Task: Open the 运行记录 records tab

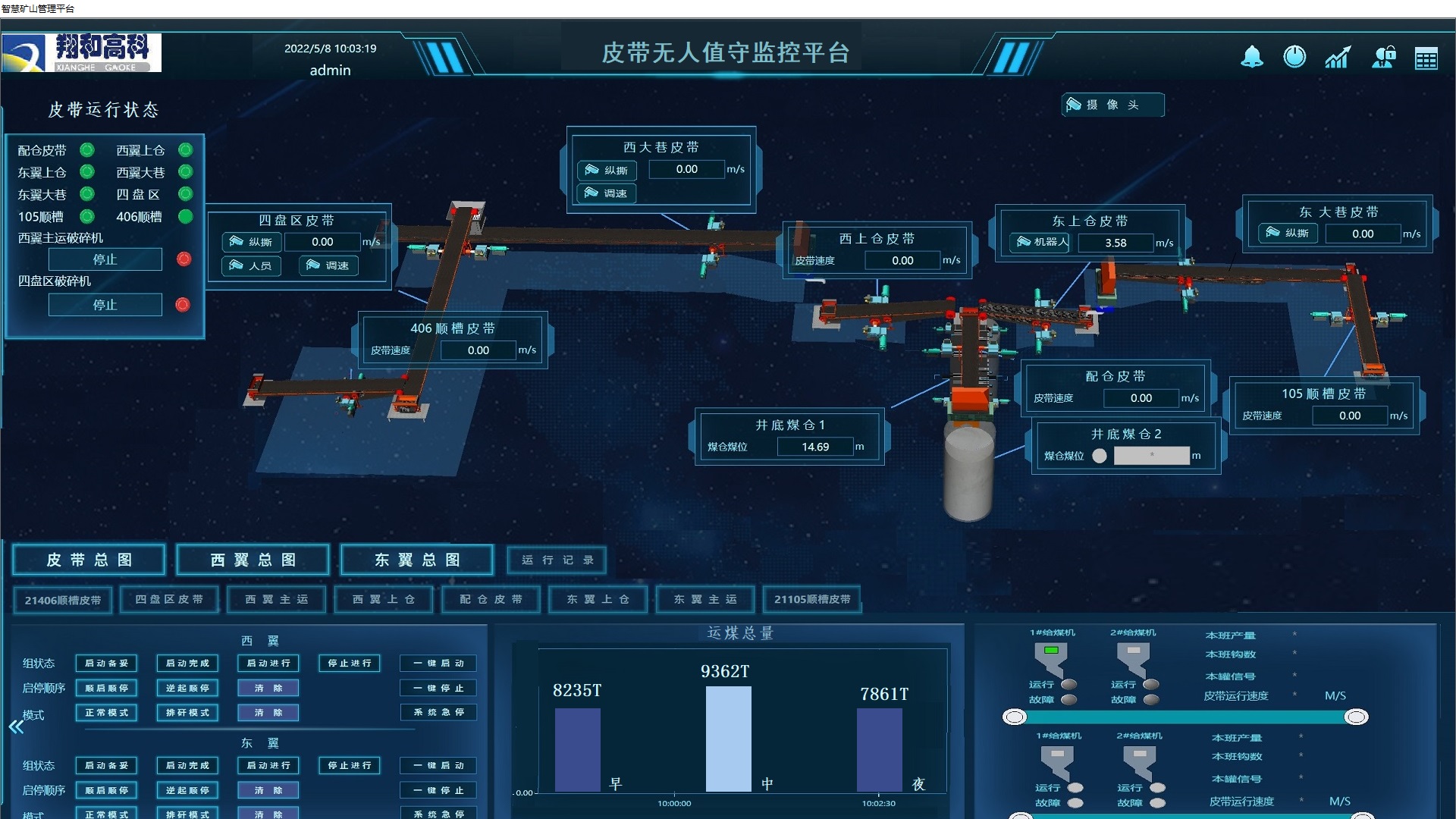Action: point(556,560)
